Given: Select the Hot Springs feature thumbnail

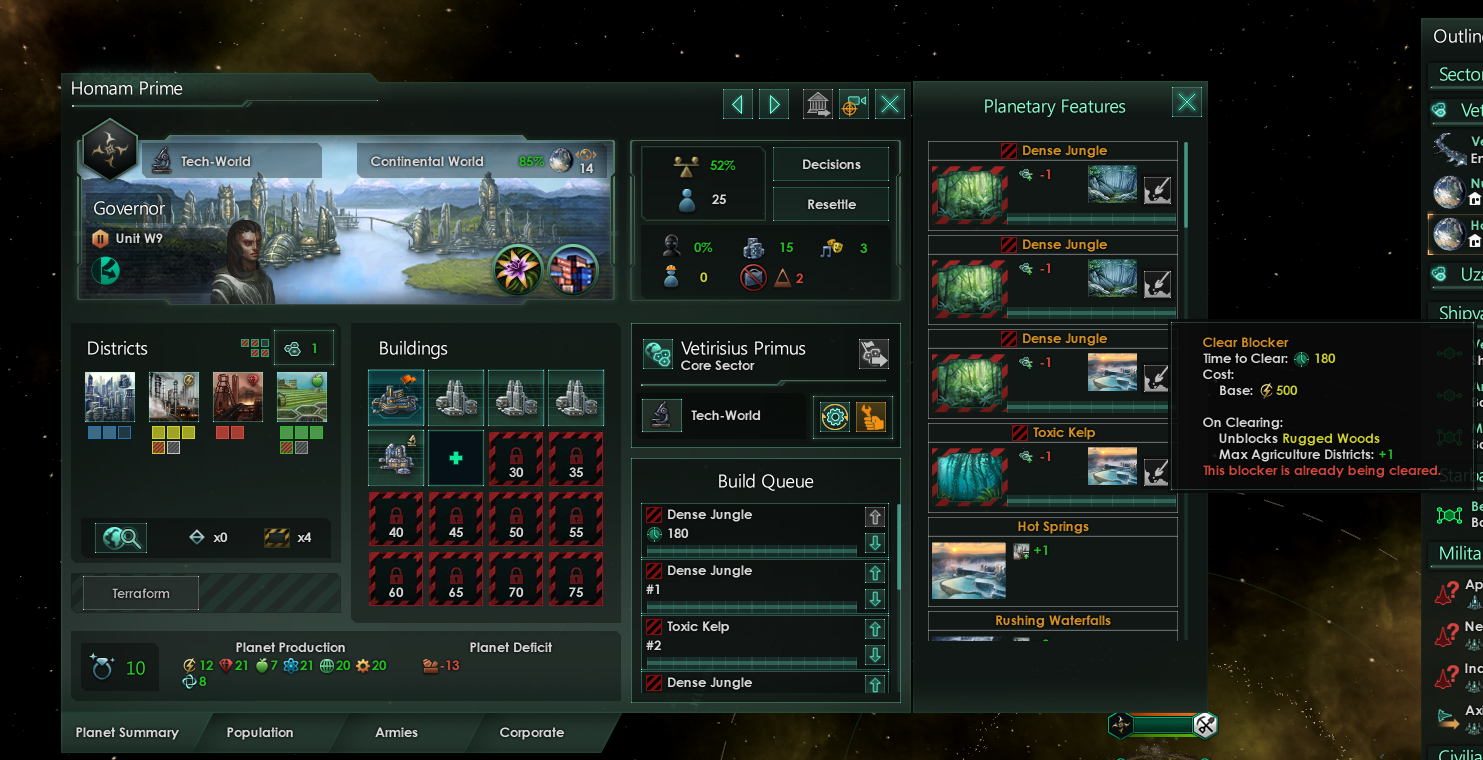Looking at the screenshot, I should click(968, 570).
